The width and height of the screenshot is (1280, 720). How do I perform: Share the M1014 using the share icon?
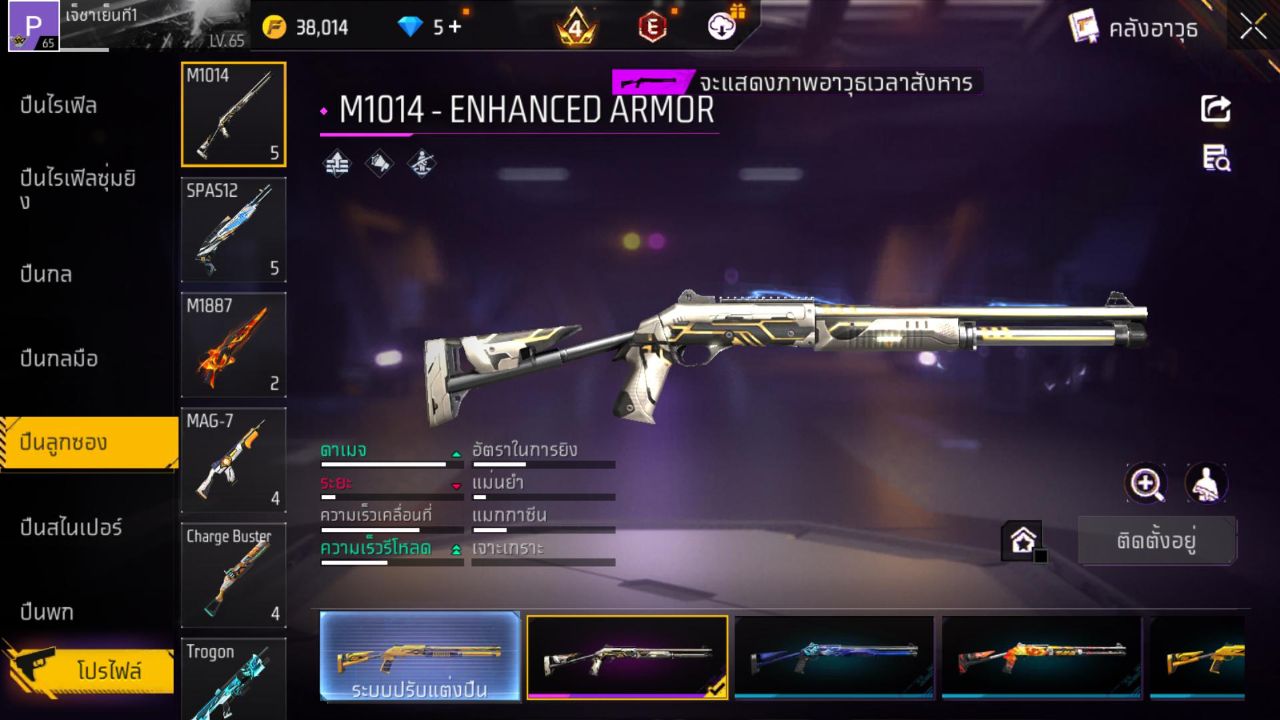pos(1216,109)
